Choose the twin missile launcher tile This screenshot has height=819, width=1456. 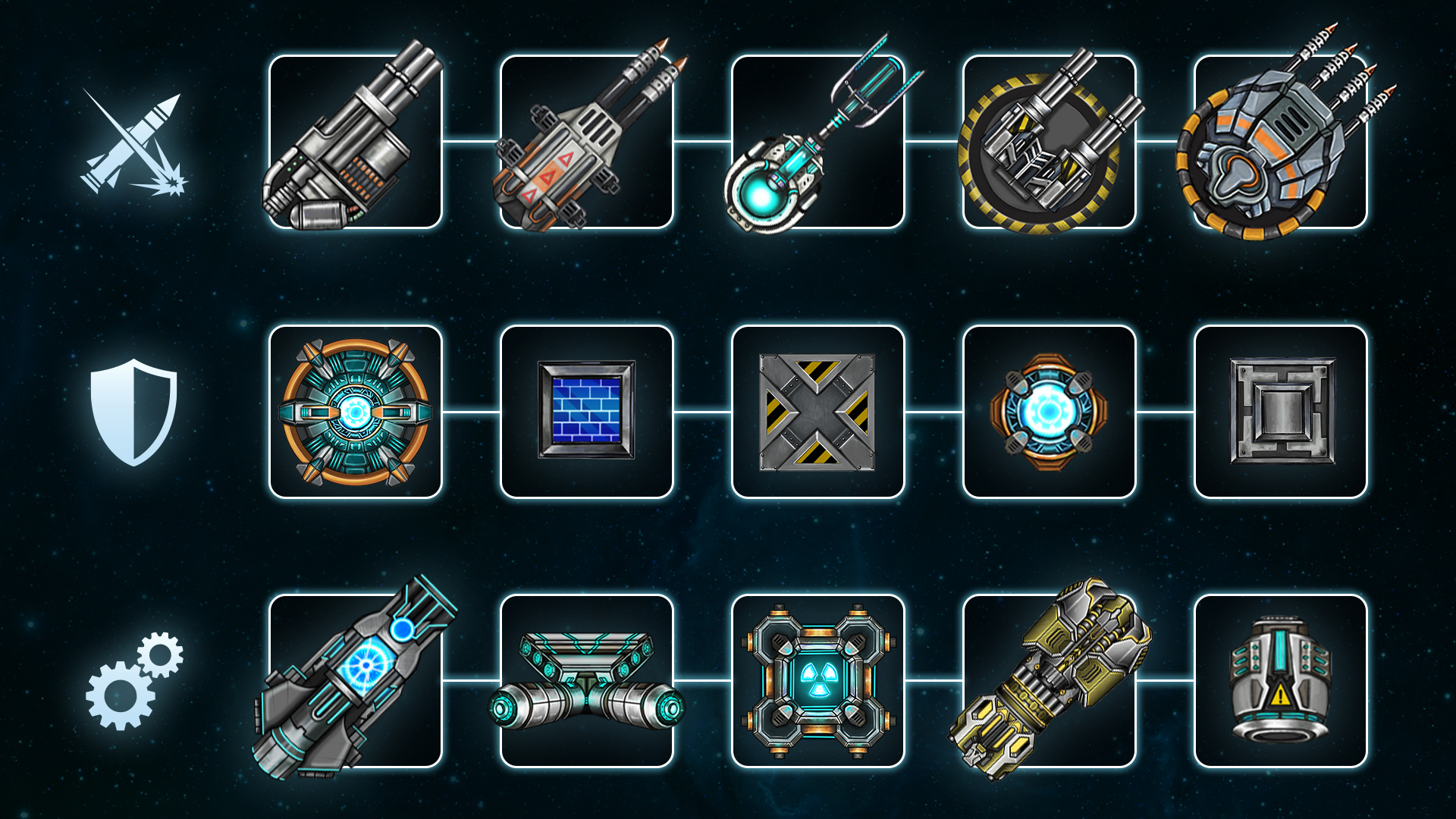pos(586,142)
